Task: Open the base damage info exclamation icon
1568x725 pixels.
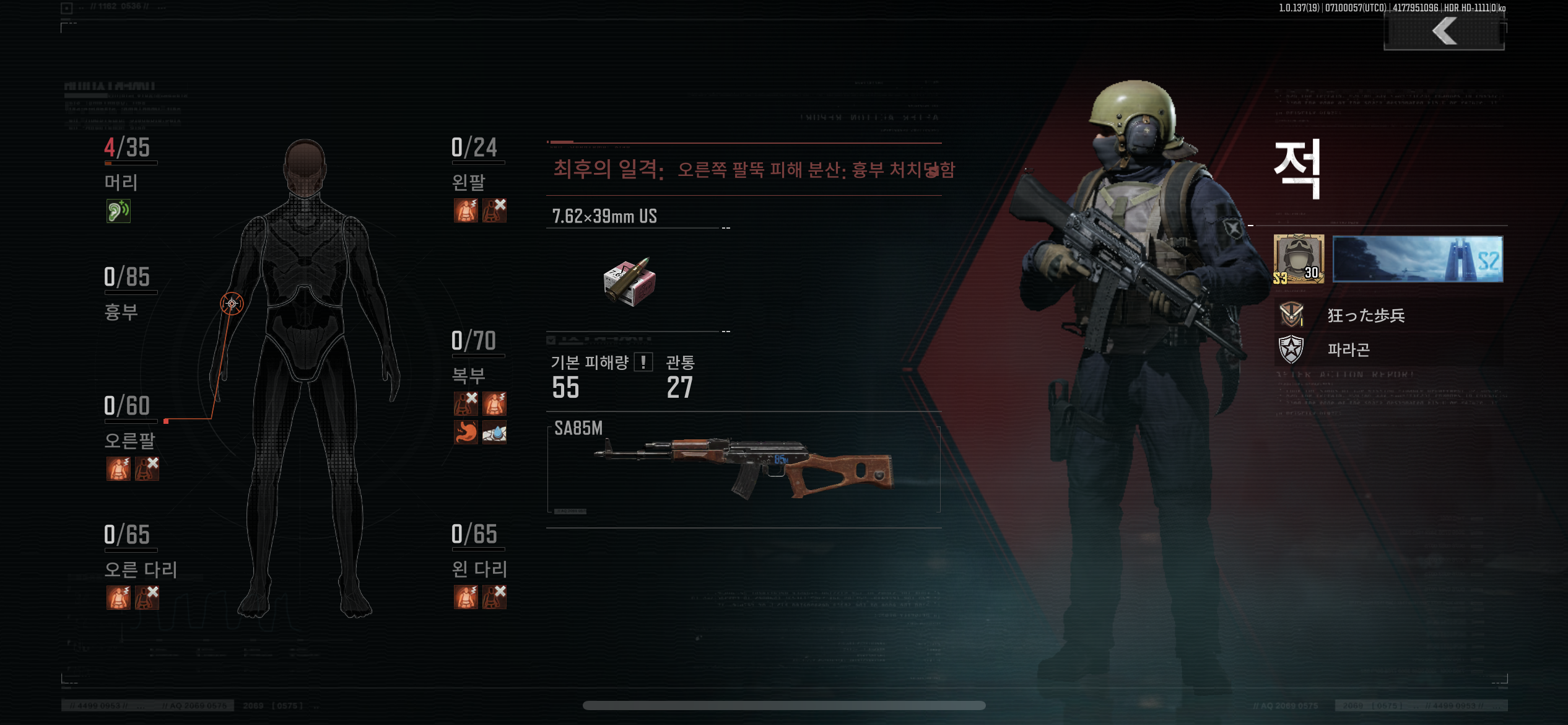Action: tap(643, 362)
